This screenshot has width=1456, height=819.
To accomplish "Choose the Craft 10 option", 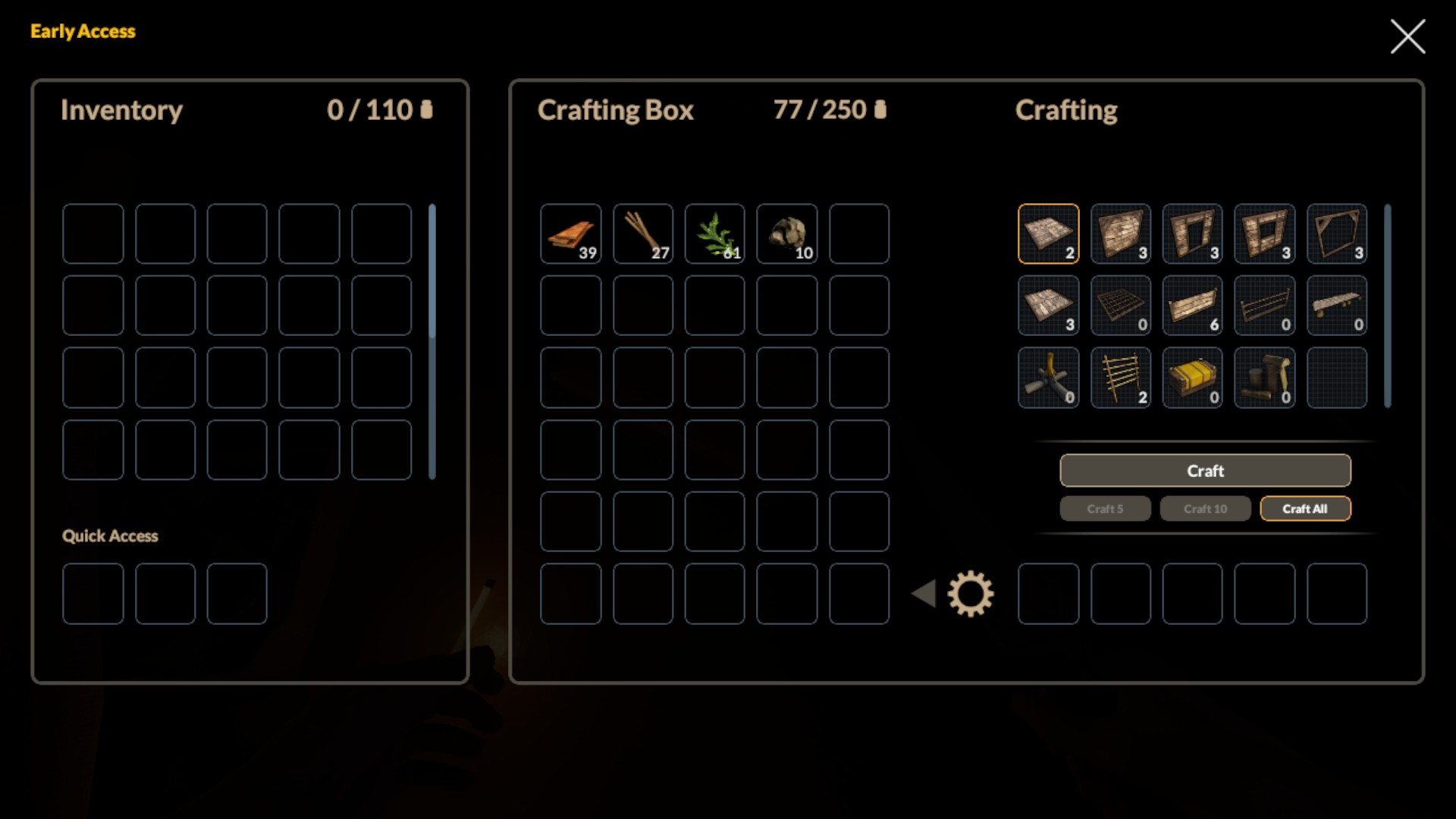I will (x=1205, y=509).
